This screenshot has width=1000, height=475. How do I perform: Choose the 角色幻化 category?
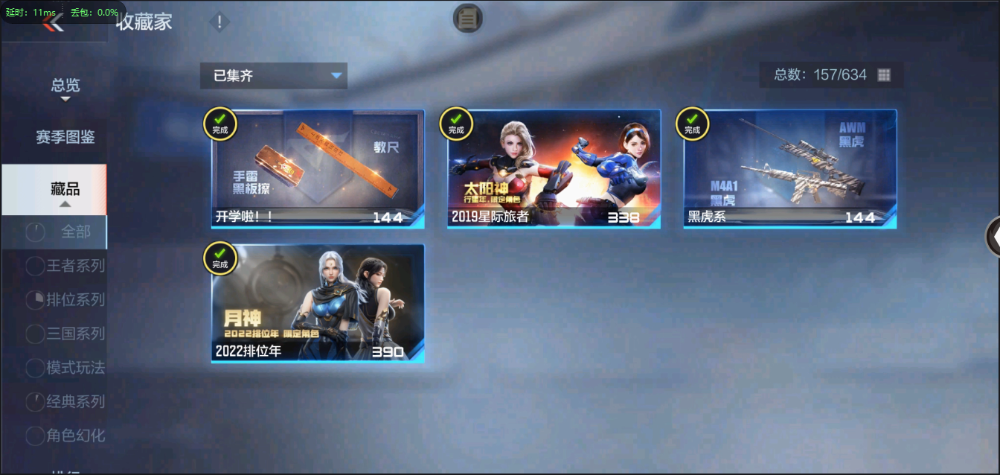(67, 435)
